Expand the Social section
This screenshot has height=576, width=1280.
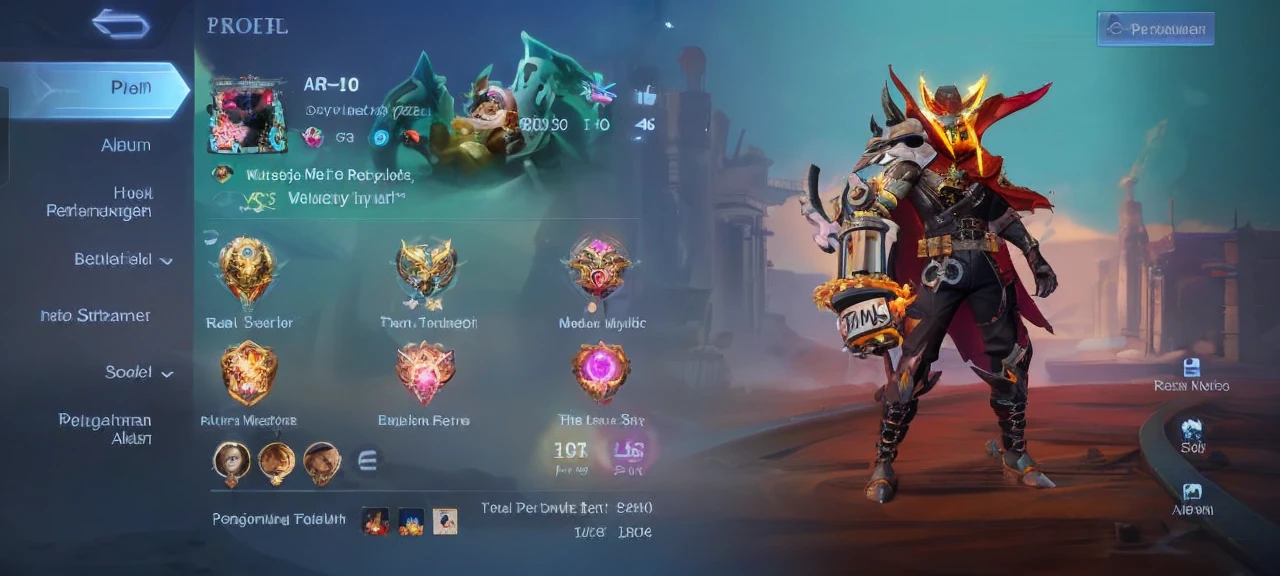(138, 372)
